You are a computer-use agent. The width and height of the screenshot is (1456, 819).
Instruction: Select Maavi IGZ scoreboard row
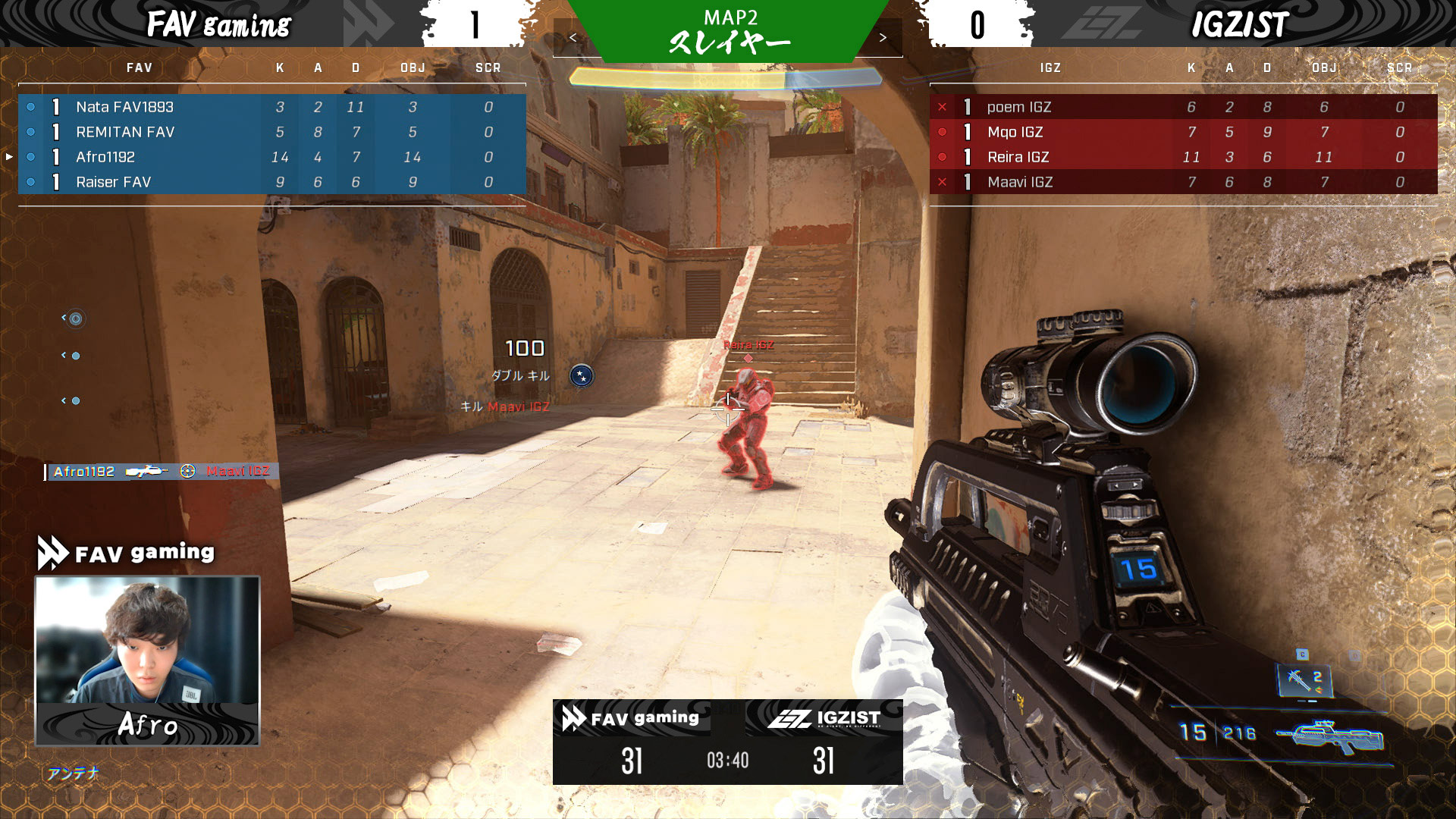point(1183,182)
